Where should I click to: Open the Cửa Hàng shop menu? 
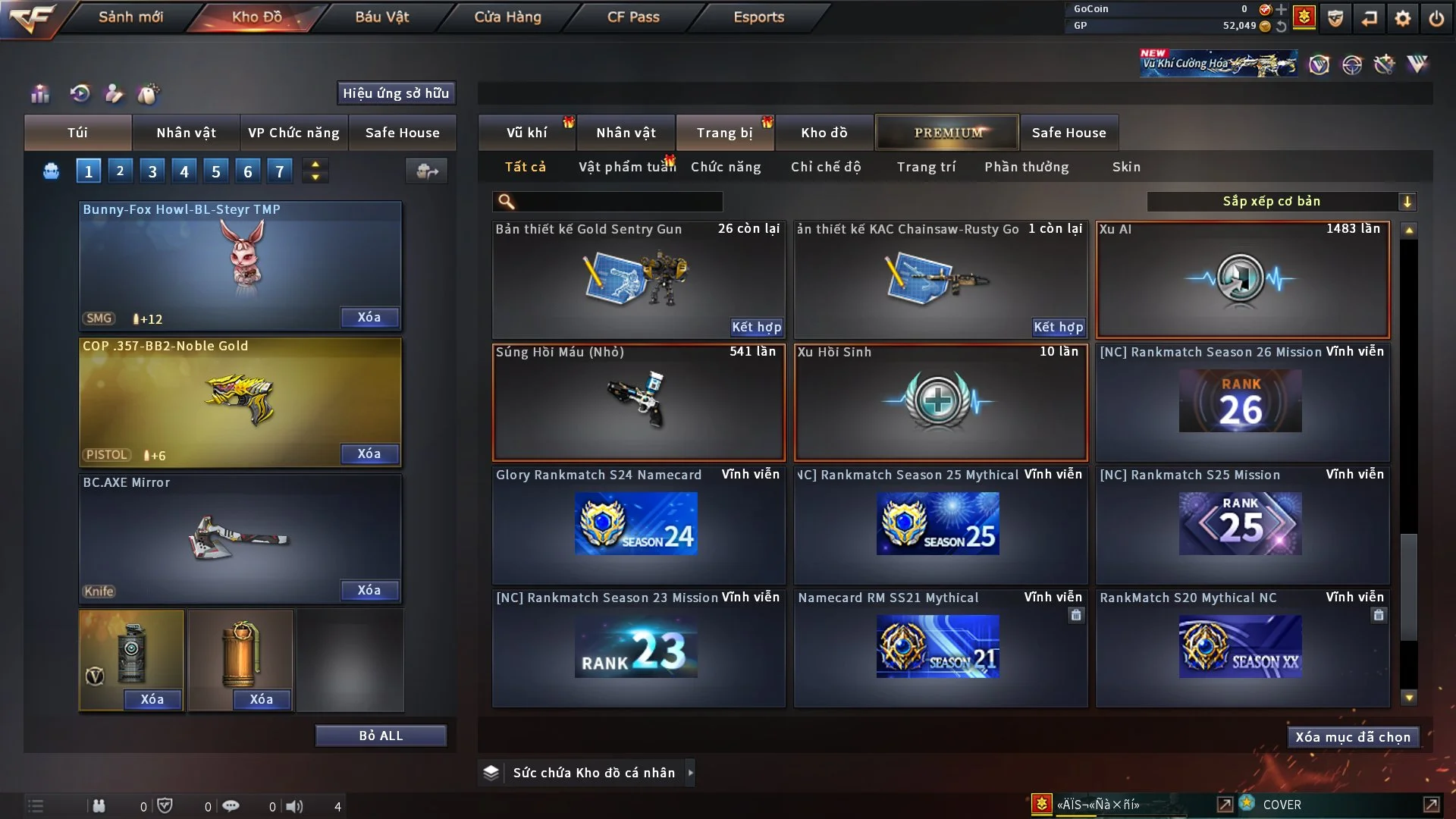[507, 17]
